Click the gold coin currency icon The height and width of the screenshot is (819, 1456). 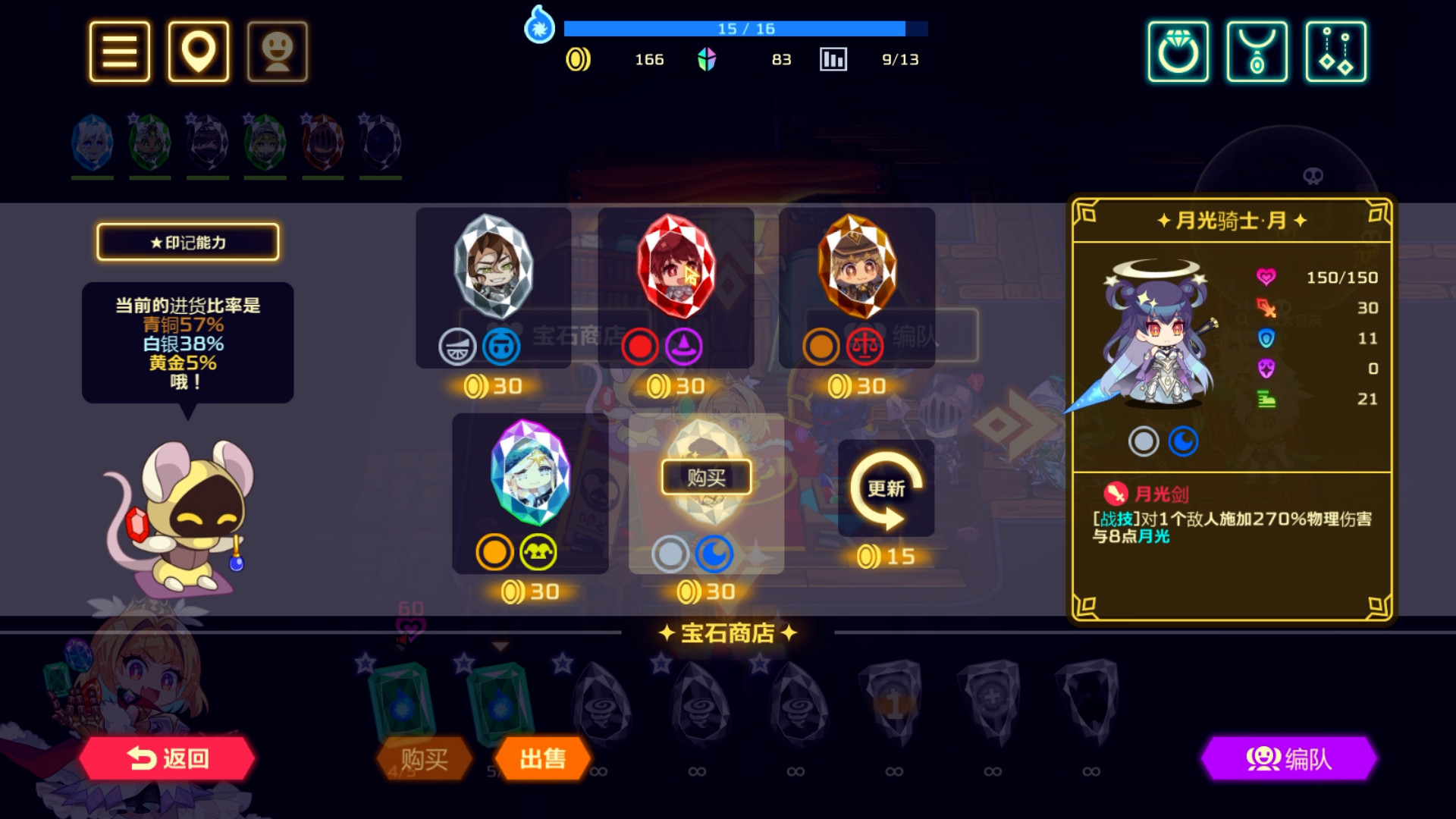pos(577,59)
